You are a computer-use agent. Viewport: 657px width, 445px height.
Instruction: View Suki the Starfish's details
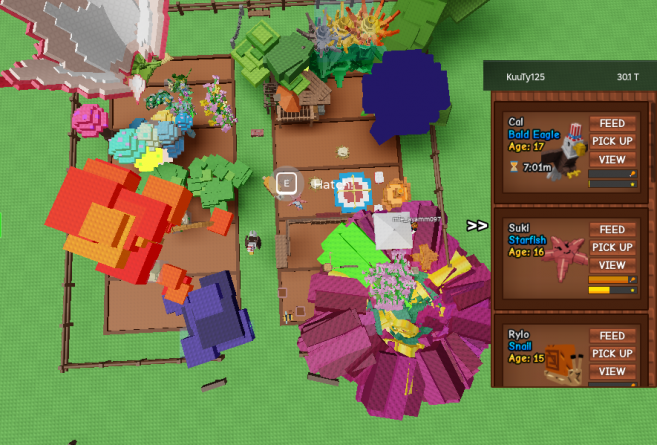point(612,265)
